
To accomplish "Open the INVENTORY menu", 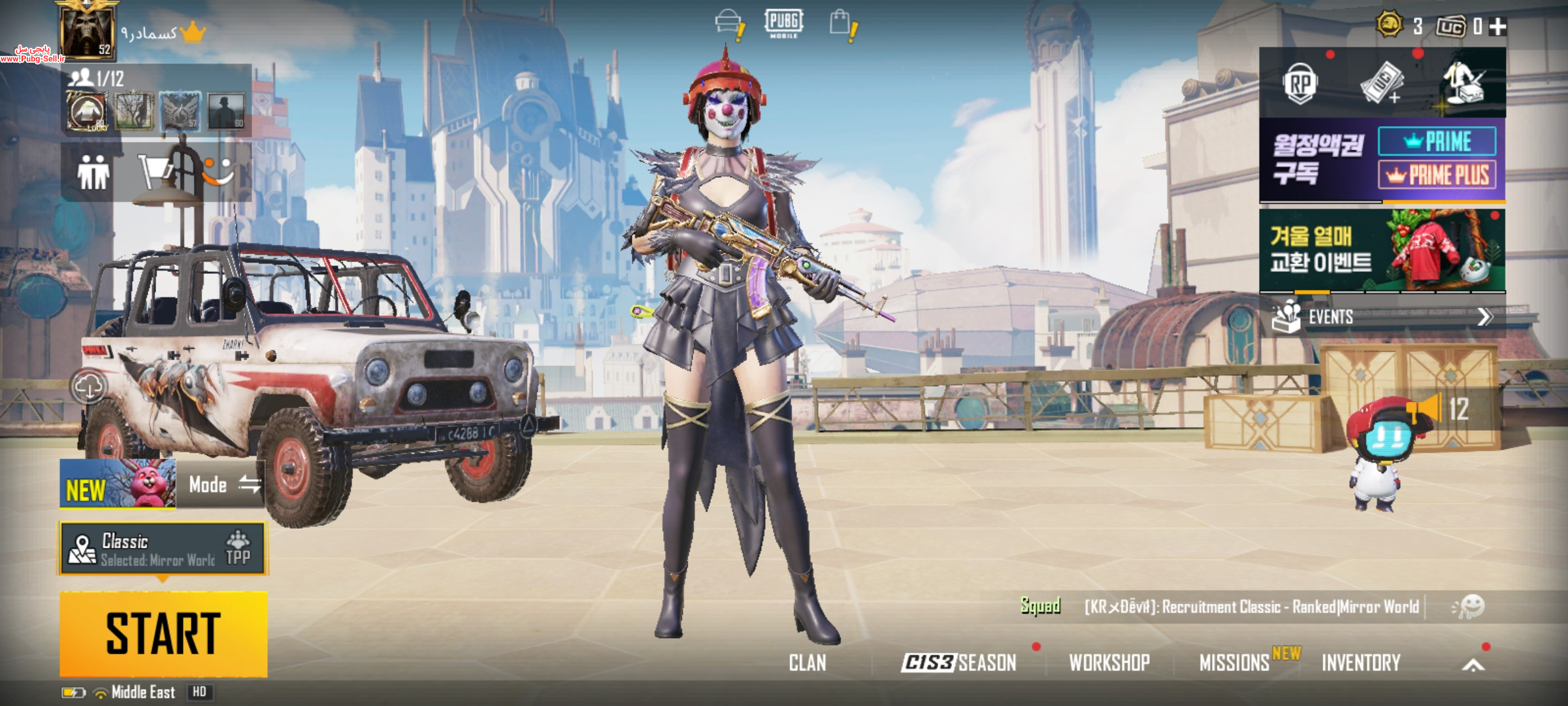I will (x=1361, y=663).
